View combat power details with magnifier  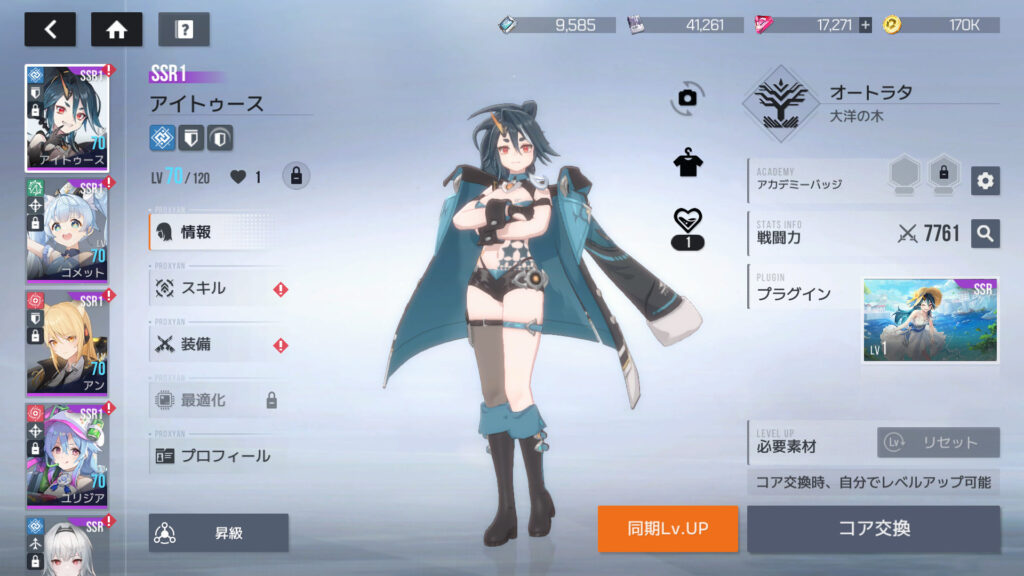[985, 234]
